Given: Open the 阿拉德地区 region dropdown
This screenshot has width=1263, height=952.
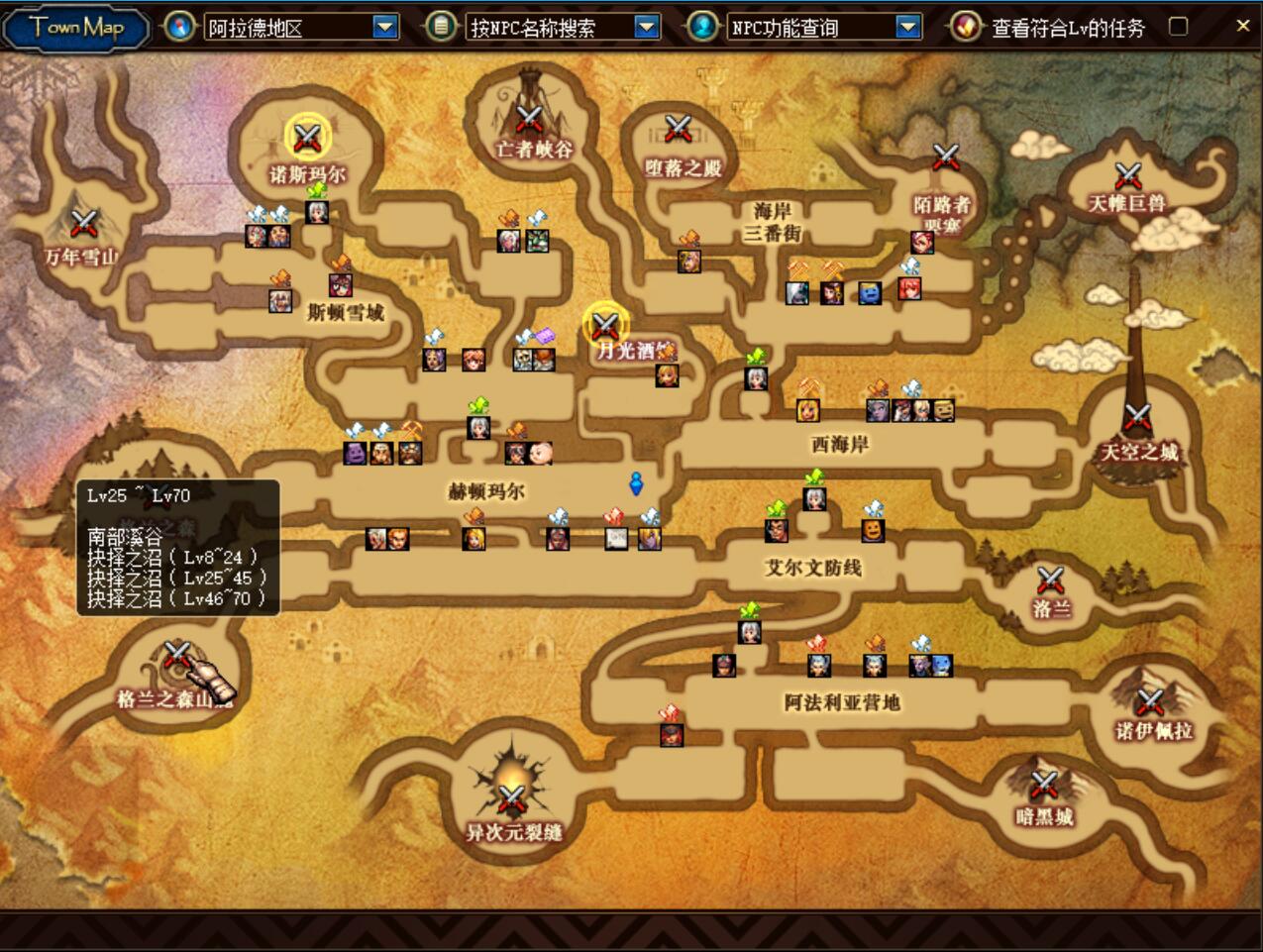Looking at the screenshot, I should click(385, 27).
